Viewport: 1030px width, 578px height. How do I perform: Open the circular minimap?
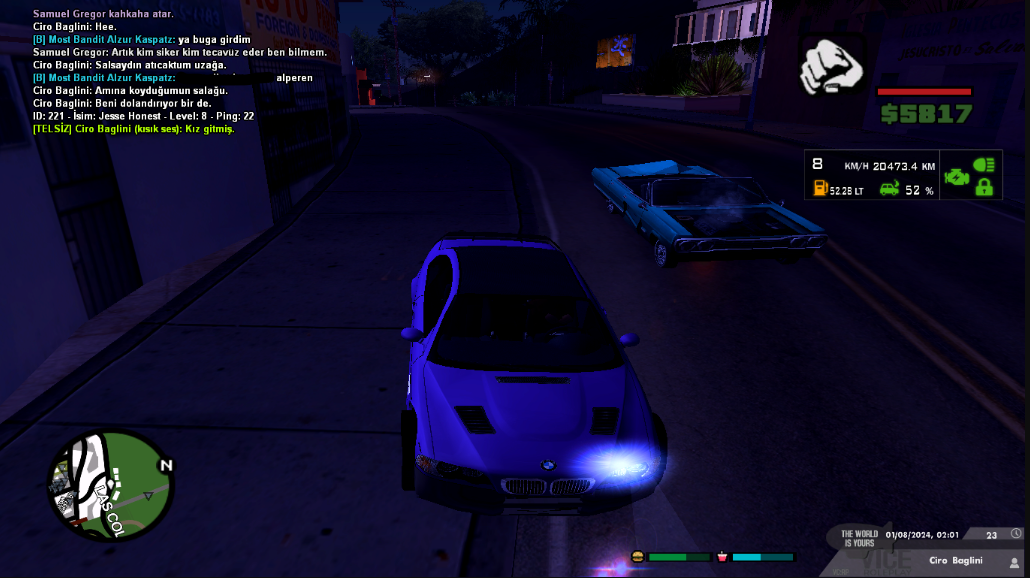[x=110, y=485]
